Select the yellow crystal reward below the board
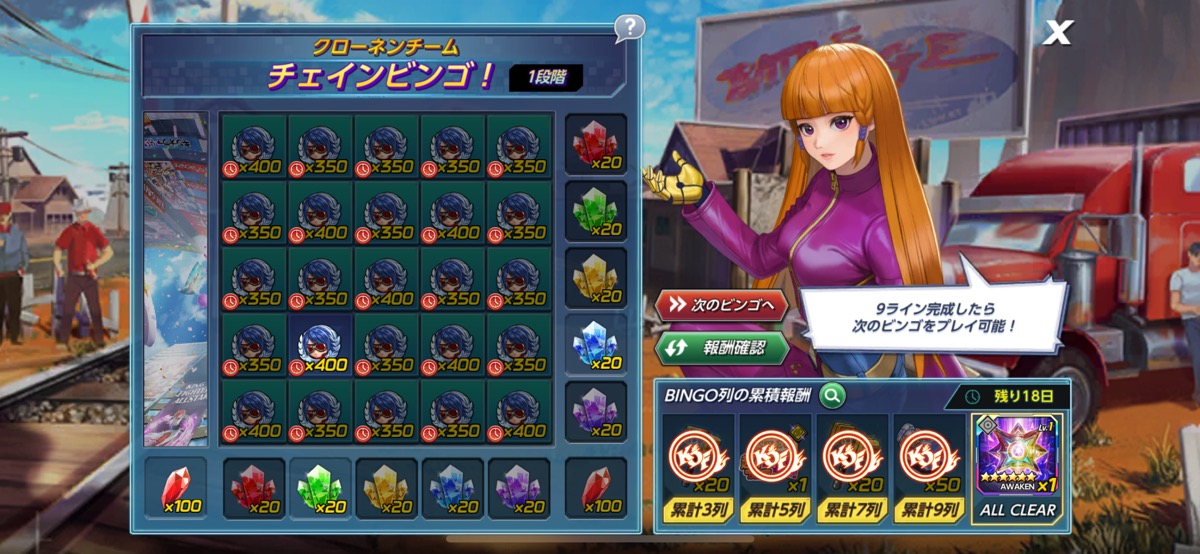The height and width of the screenshot is (554, 1200). tap(387, 489)
